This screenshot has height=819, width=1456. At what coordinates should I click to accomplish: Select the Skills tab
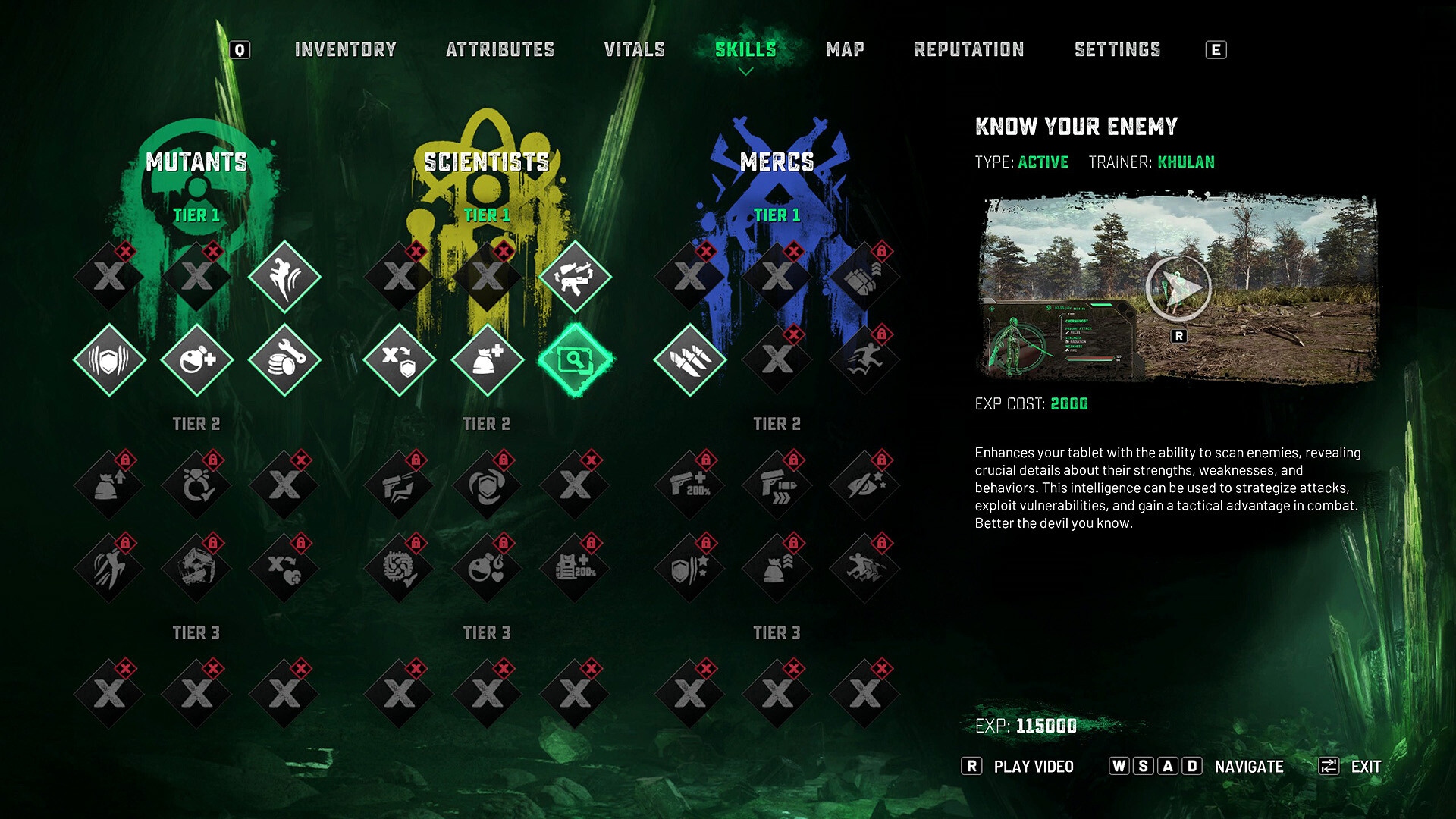click(x=745, y=50)
